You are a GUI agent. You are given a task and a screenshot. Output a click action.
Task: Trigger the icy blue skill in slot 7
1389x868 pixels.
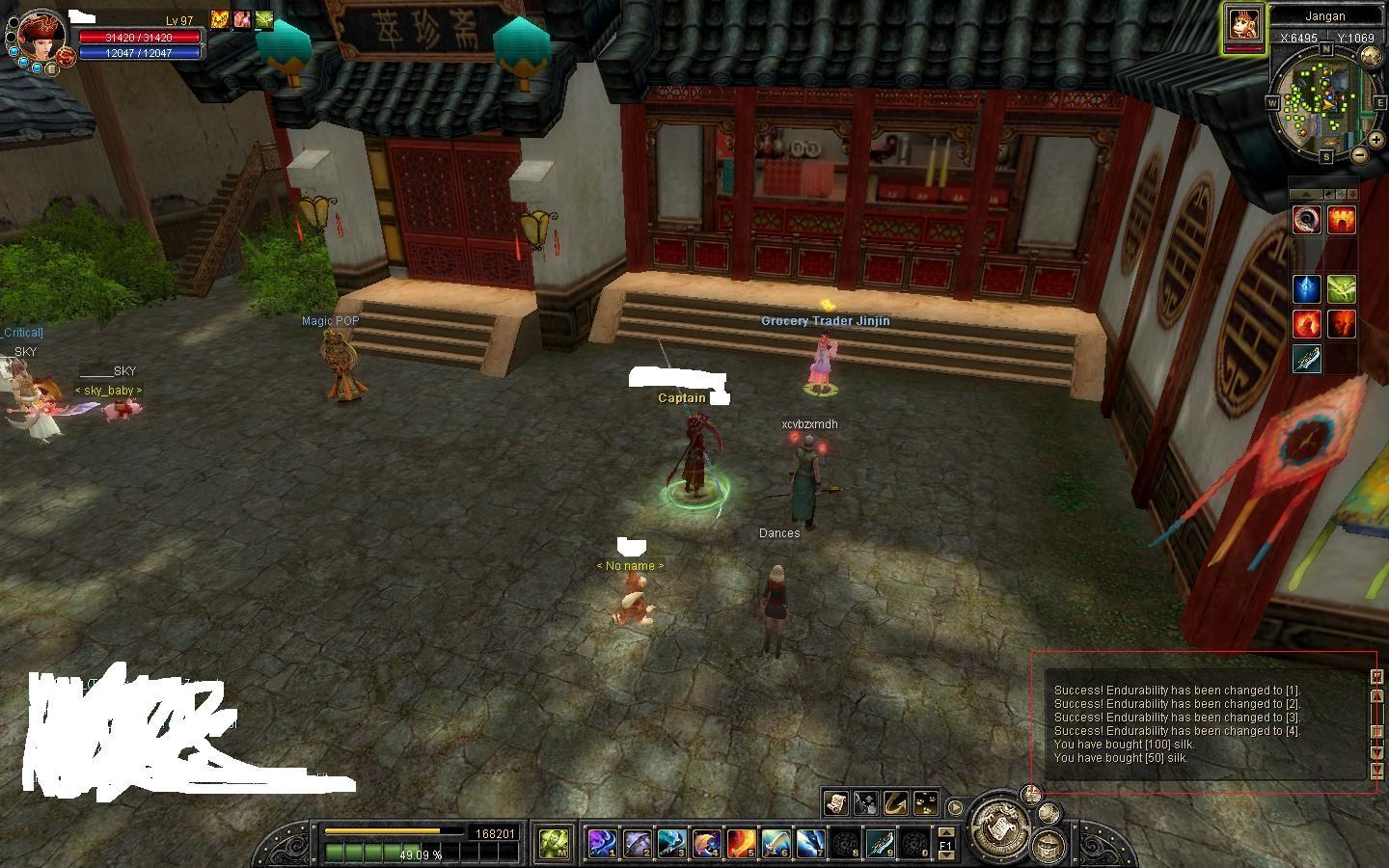tap(809, 843)
